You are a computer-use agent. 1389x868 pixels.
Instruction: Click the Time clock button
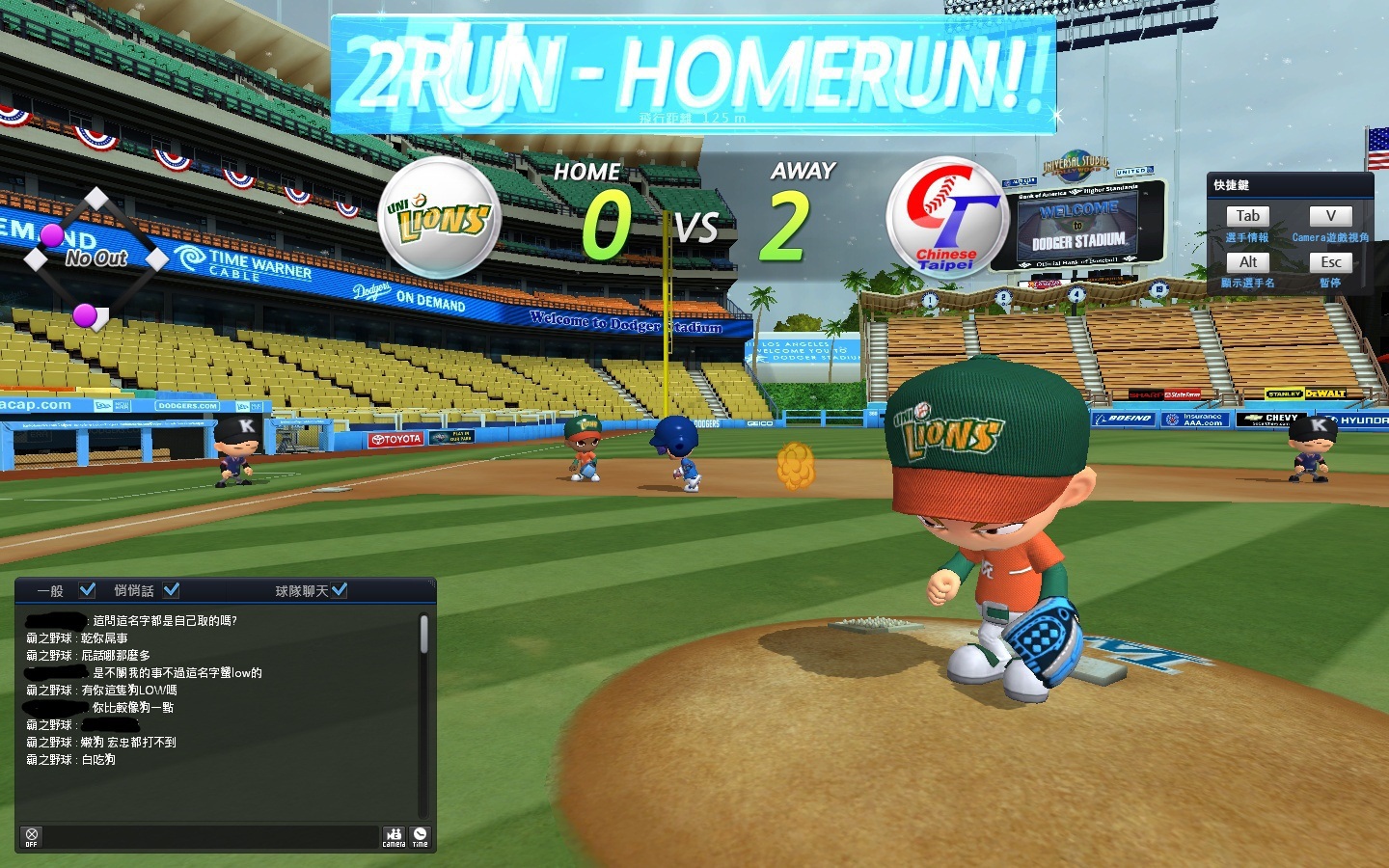coord(421,836)
